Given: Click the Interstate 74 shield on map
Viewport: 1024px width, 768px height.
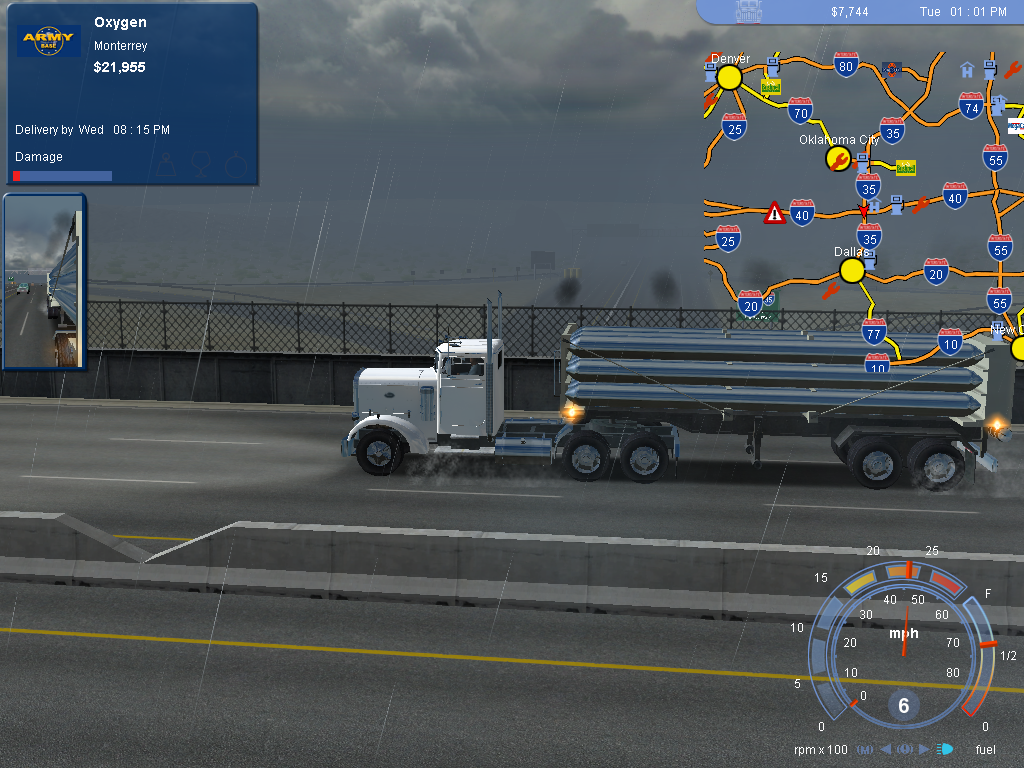Looking at the screenshot, I should click(970, 106).
